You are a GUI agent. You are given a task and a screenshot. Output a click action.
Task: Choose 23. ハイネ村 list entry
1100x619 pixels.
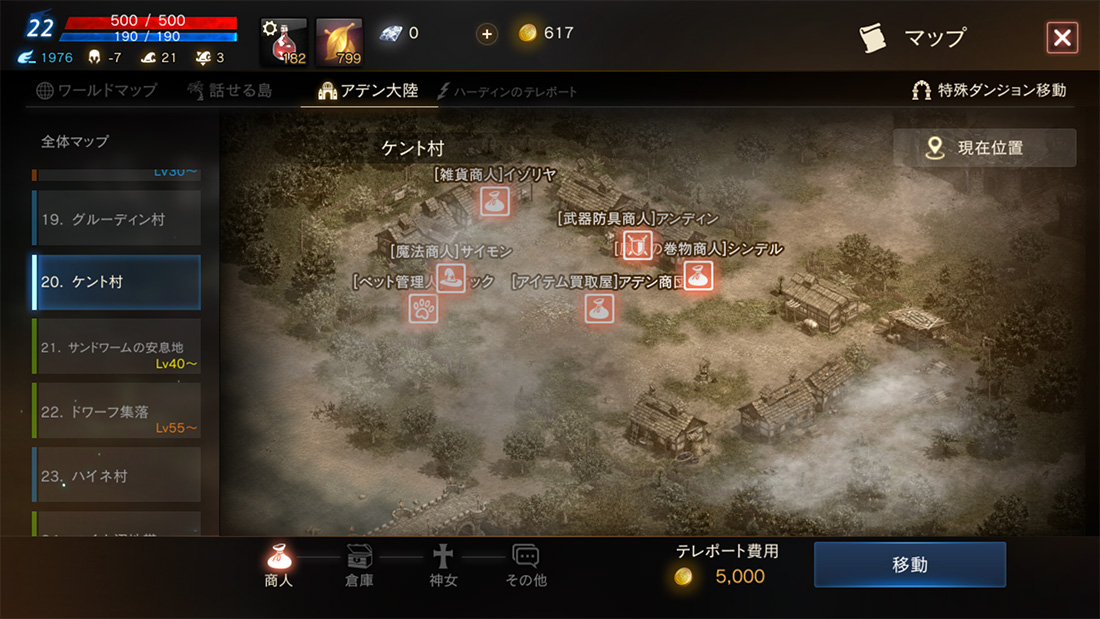click(117, 475)
